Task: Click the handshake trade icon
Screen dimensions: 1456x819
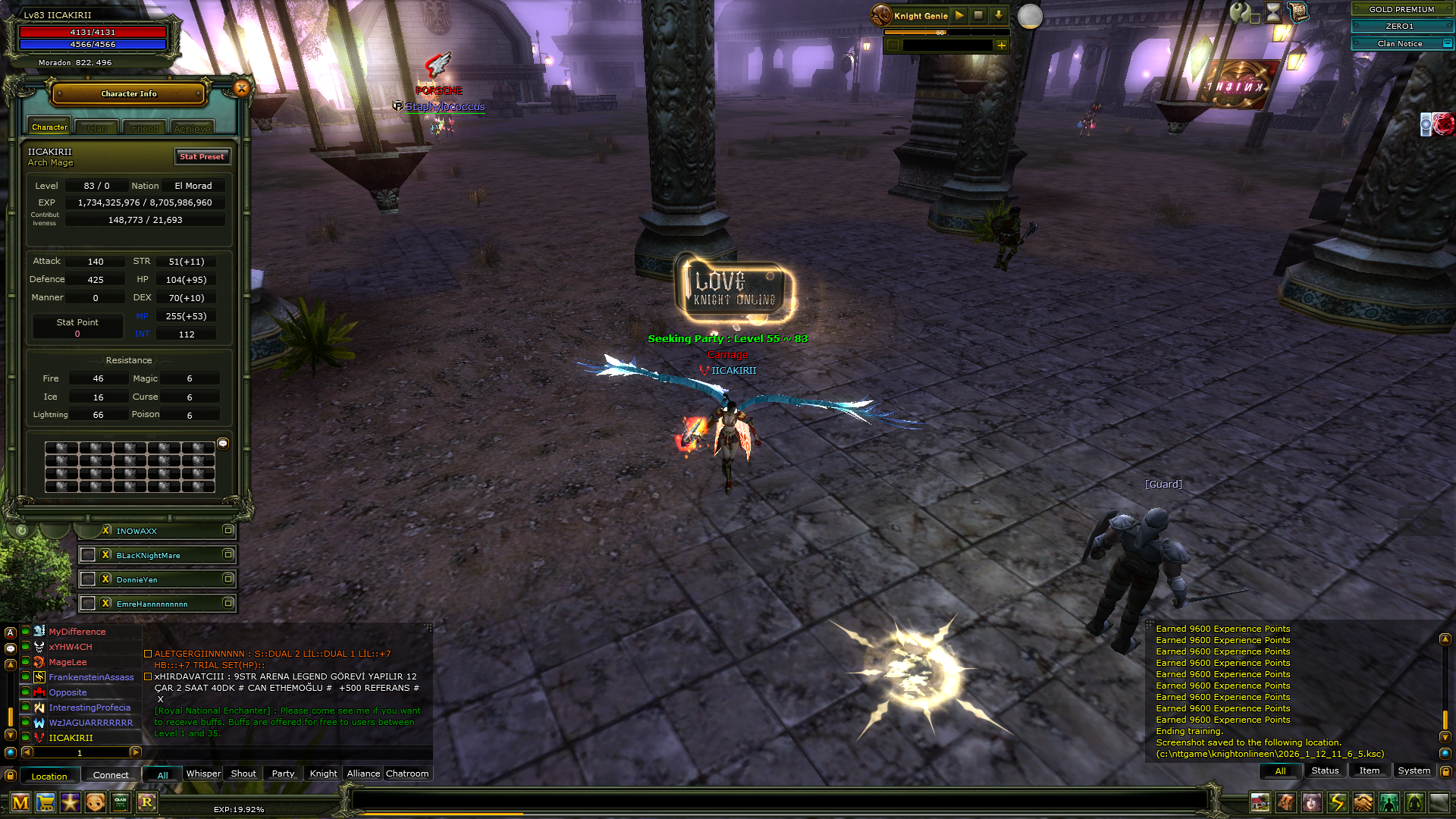Action: coord(1363,802)
